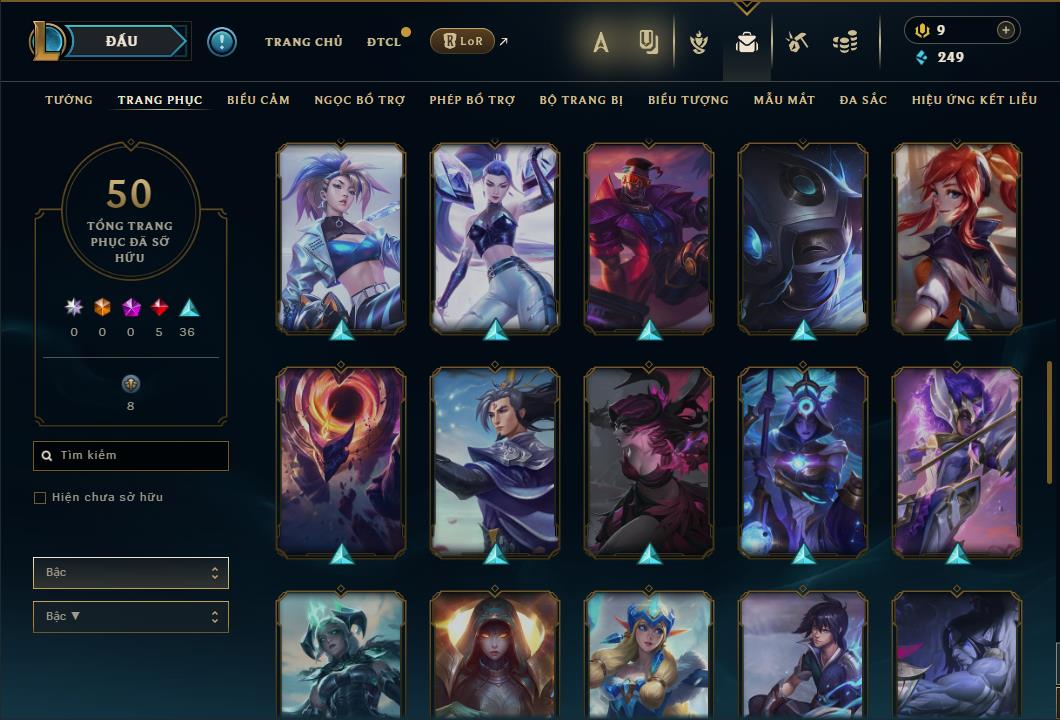Click the plus button to buy currency
Screen dimensions: 1060x720
click(x=1005, y=31)
